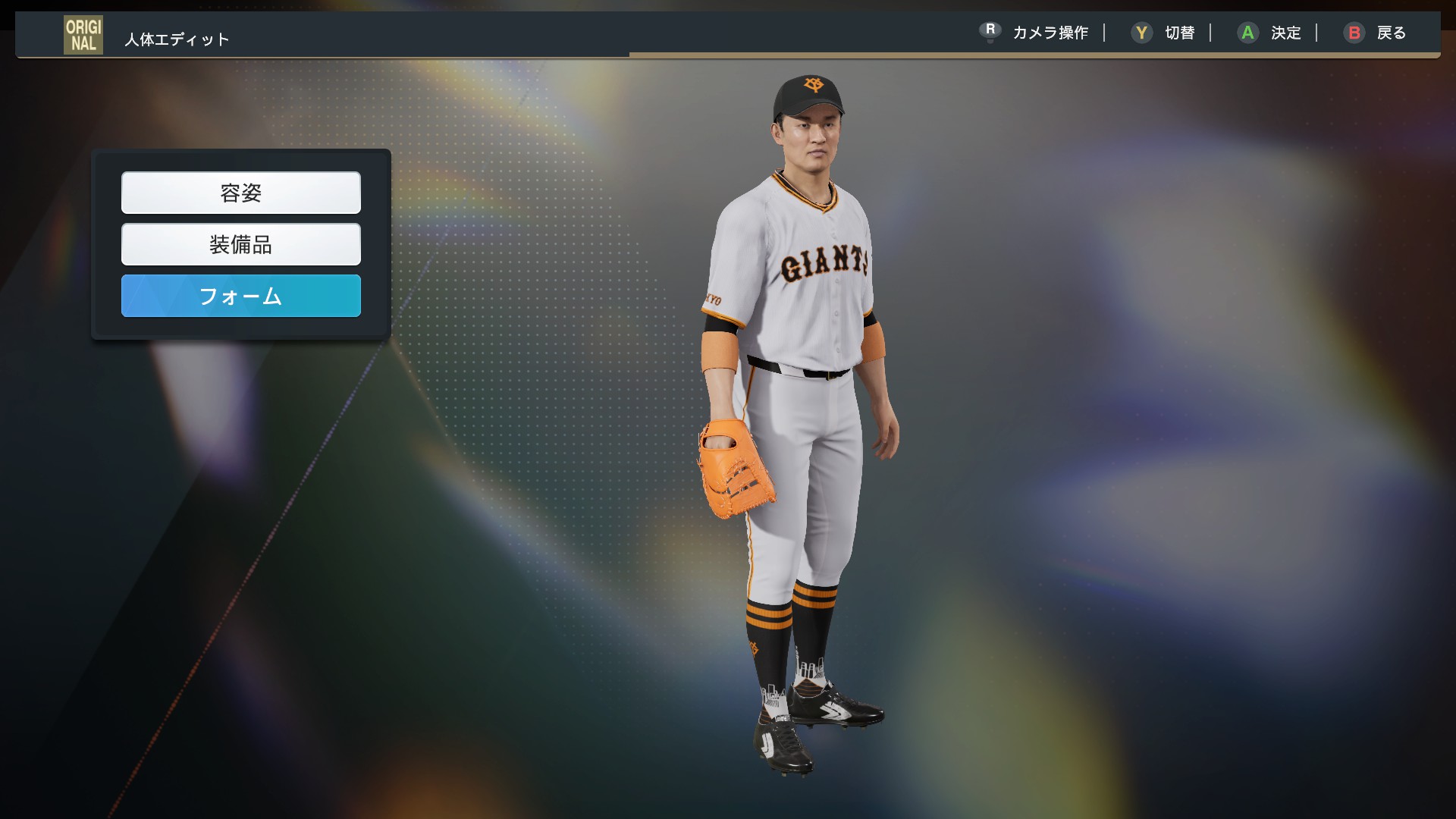Select the 装備品 equipment option

[240, 244]
